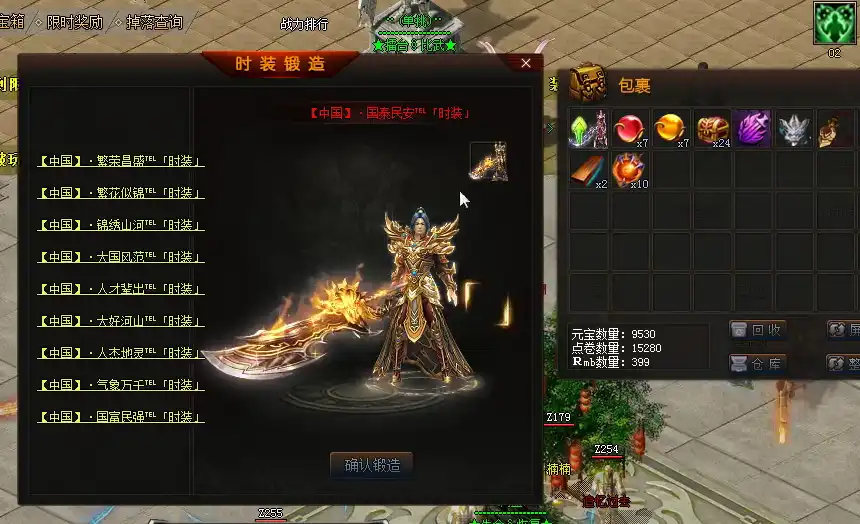Screen dimensions: 860x524
Task: Confirm forging with 确认锻造 button
Action: [371, 465]
